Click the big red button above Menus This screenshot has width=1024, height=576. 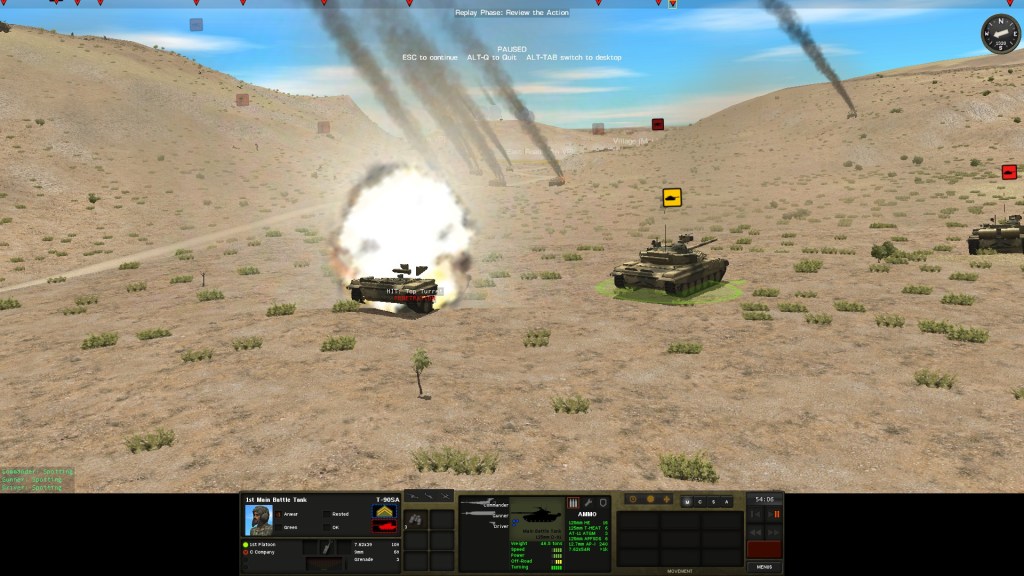[x=764, y=549]
